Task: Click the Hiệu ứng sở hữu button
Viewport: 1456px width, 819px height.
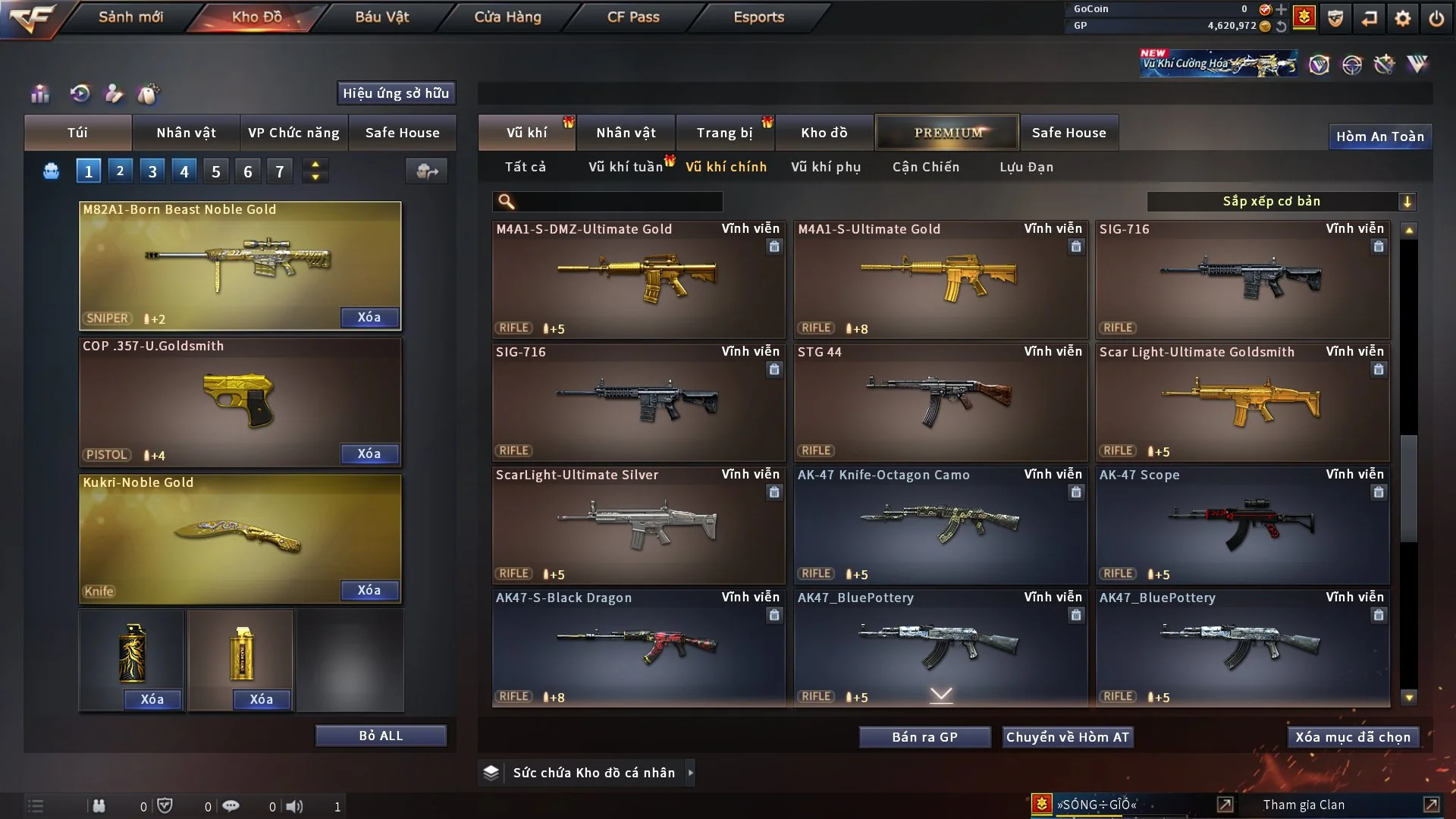Action: [396, 93]
